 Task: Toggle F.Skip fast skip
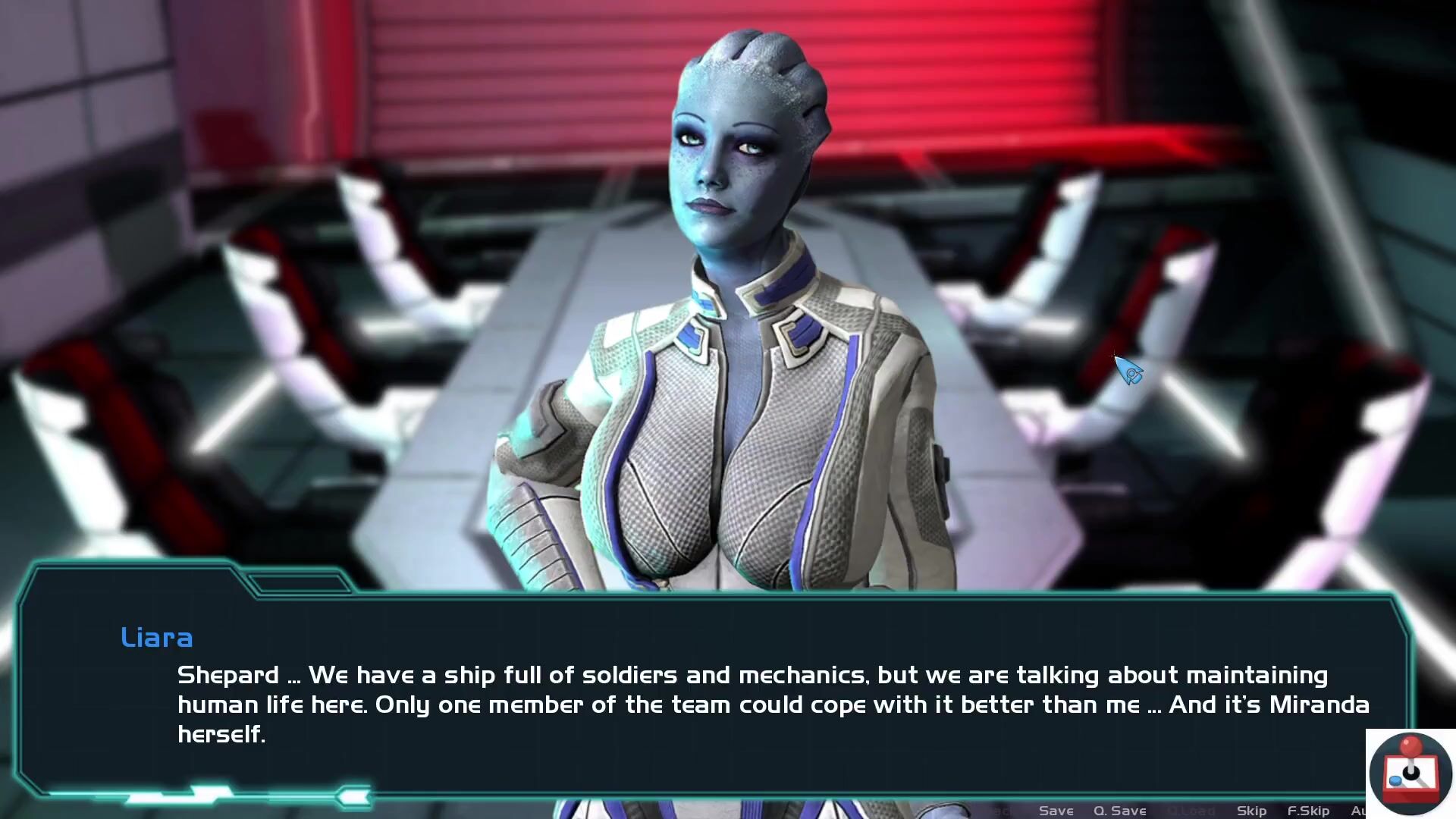1308,811
